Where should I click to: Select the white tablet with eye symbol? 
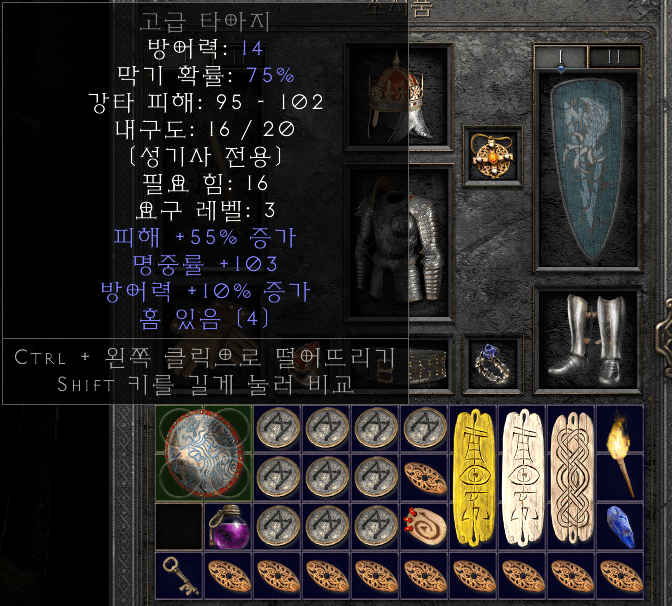coord(522,477)
